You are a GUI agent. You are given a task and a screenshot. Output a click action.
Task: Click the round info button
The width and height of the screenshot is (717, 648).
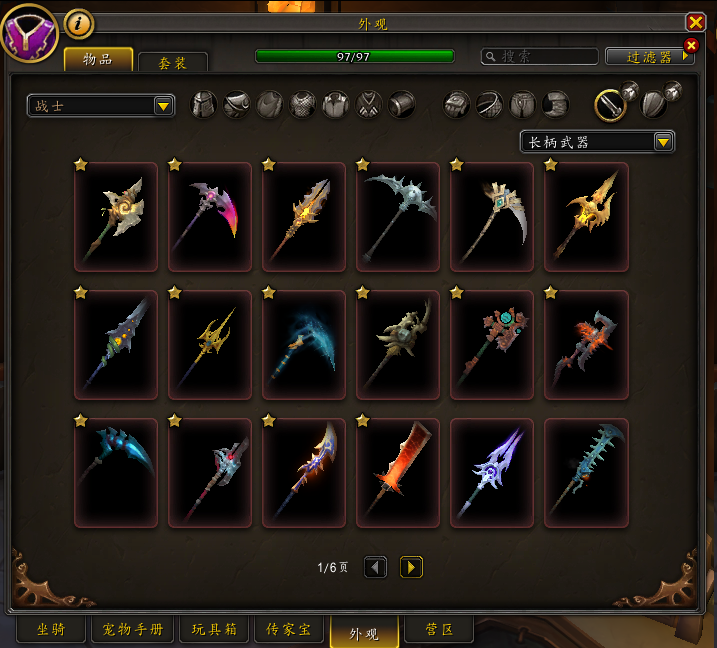[78, 22]
